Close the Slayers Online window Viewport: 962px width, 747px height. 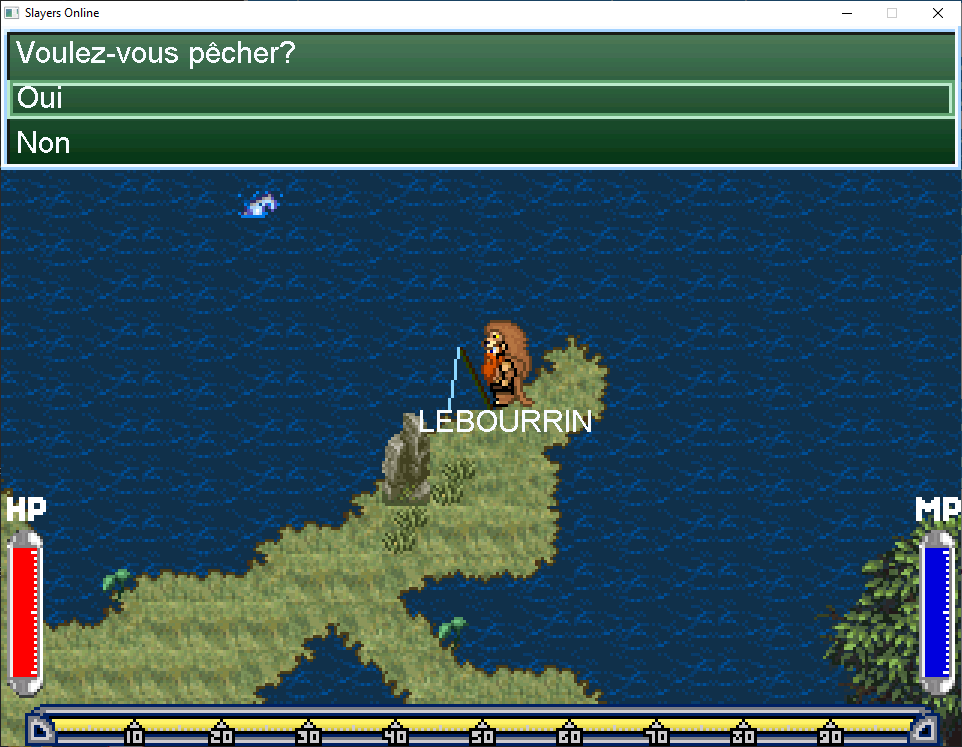pyautogui.click(x=937, y=14)
